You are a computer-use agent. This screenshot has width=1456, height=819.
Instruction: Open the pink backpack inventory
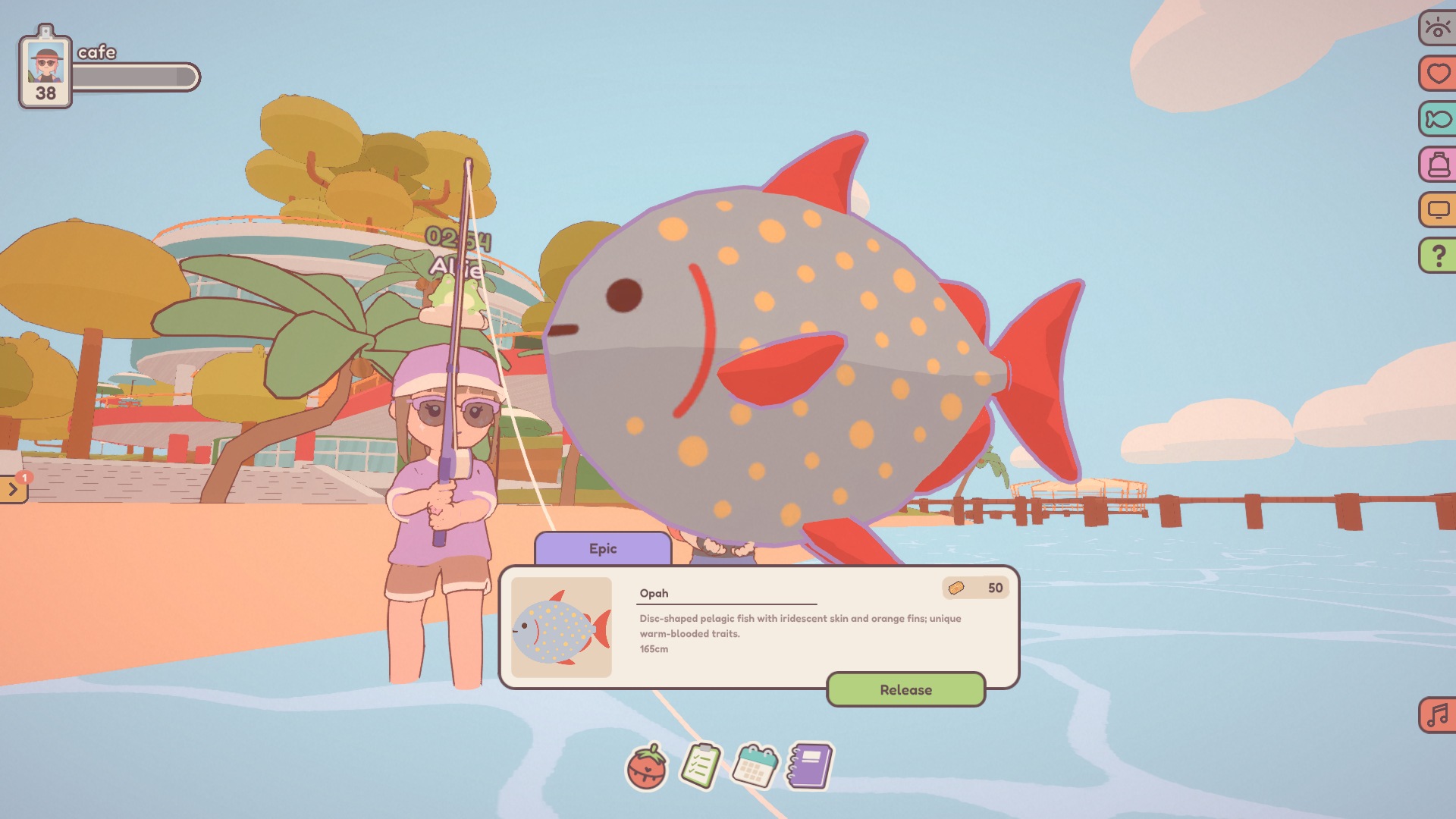[1437, 165]
